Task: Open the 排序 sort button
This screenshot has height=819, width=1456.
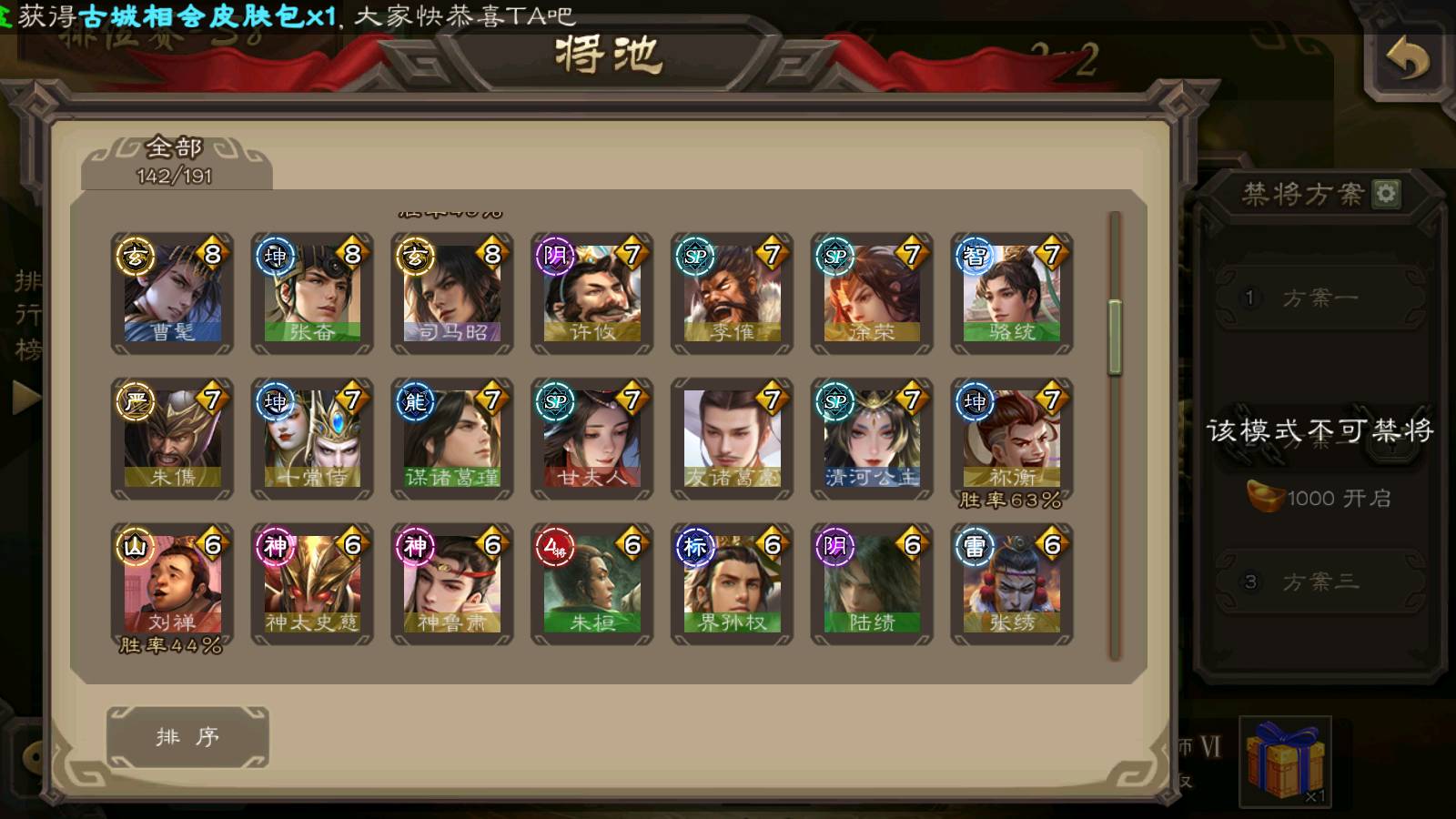Action: (x=187, y=736)
